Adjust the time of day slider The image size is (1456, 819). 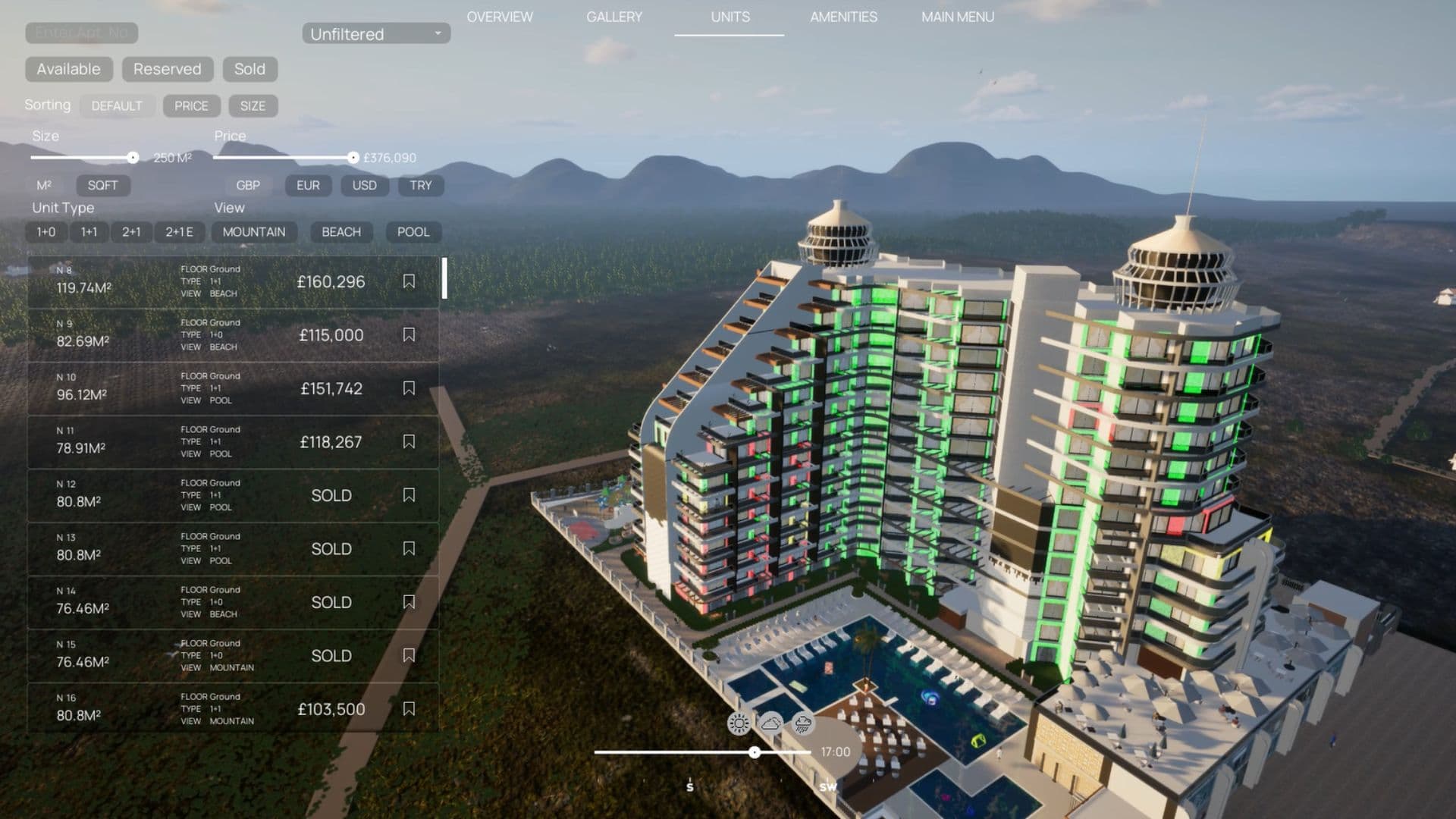pos(754,752)
